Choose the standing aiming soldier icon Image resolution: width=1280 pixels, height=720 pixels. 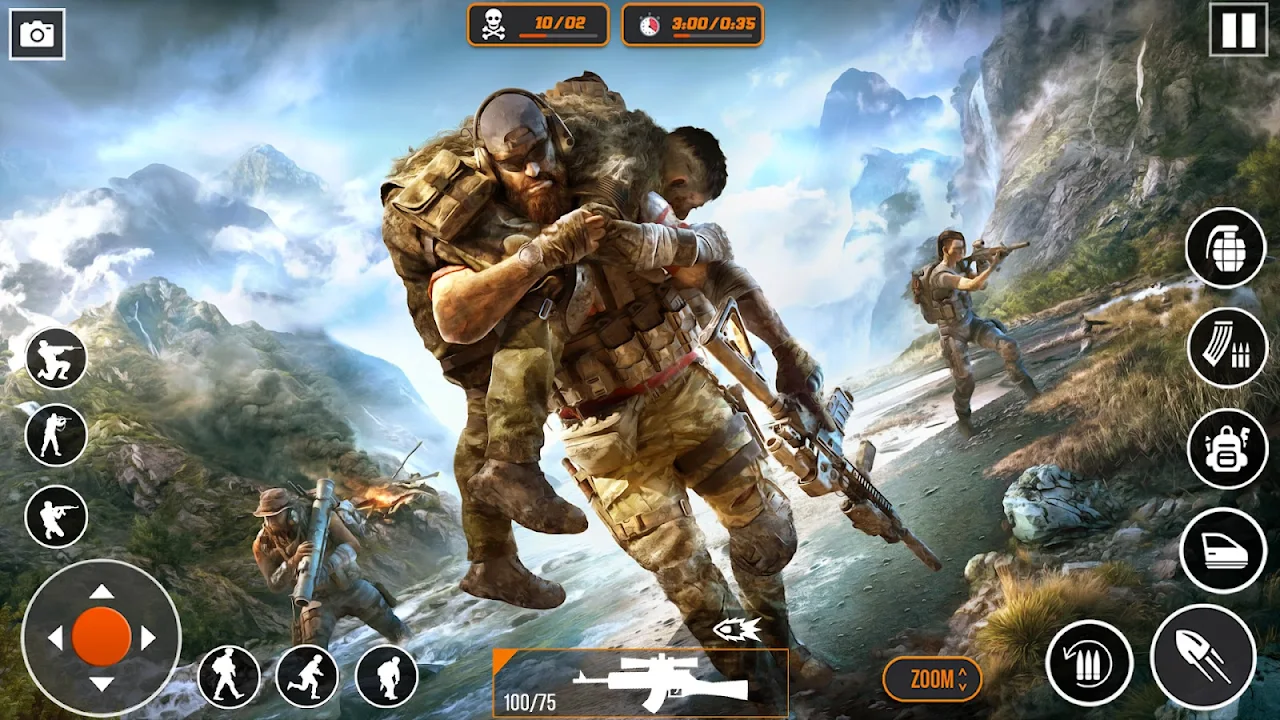click(56, 435)
